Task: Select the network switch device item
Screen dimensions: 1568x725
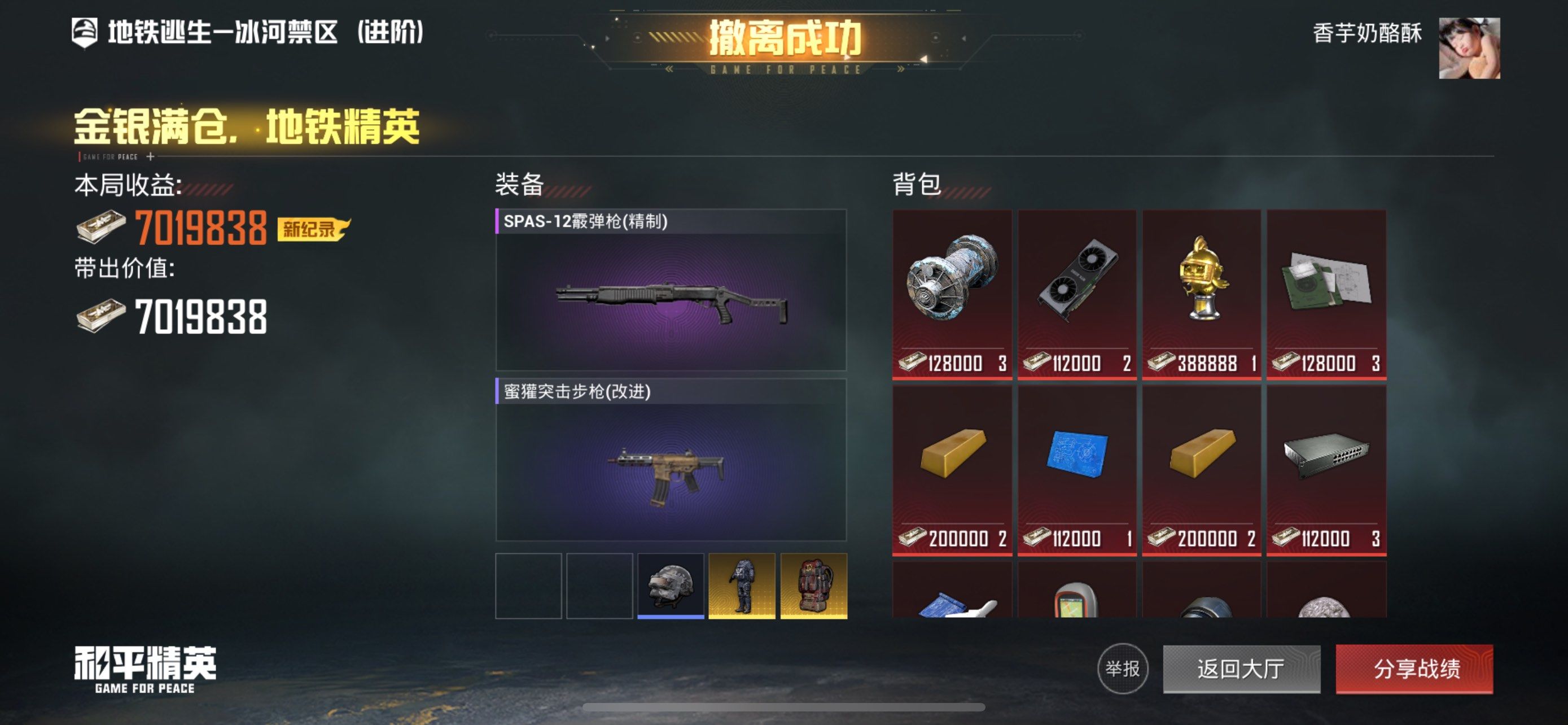Action: click(x=1326, y=469)
